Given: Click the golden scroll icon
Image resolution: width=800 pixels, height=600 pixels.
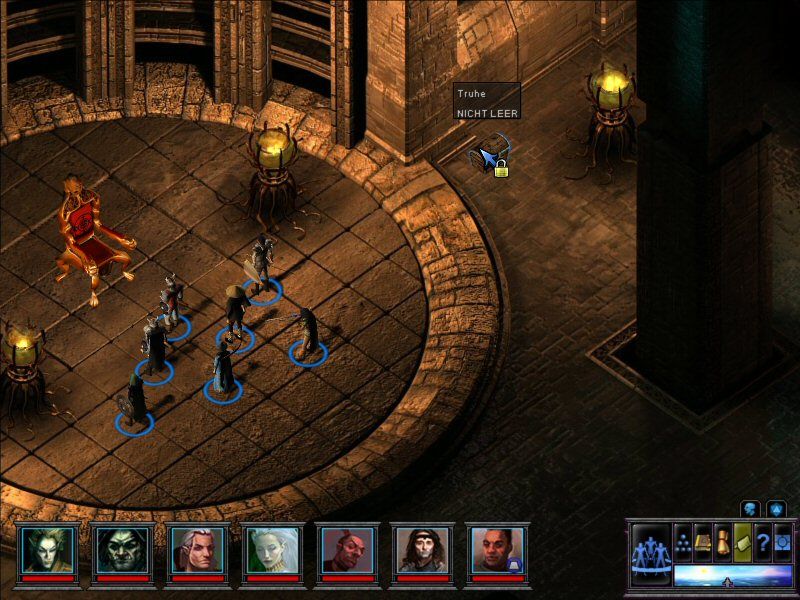Looking at the screenshot, I should (723, 541).
